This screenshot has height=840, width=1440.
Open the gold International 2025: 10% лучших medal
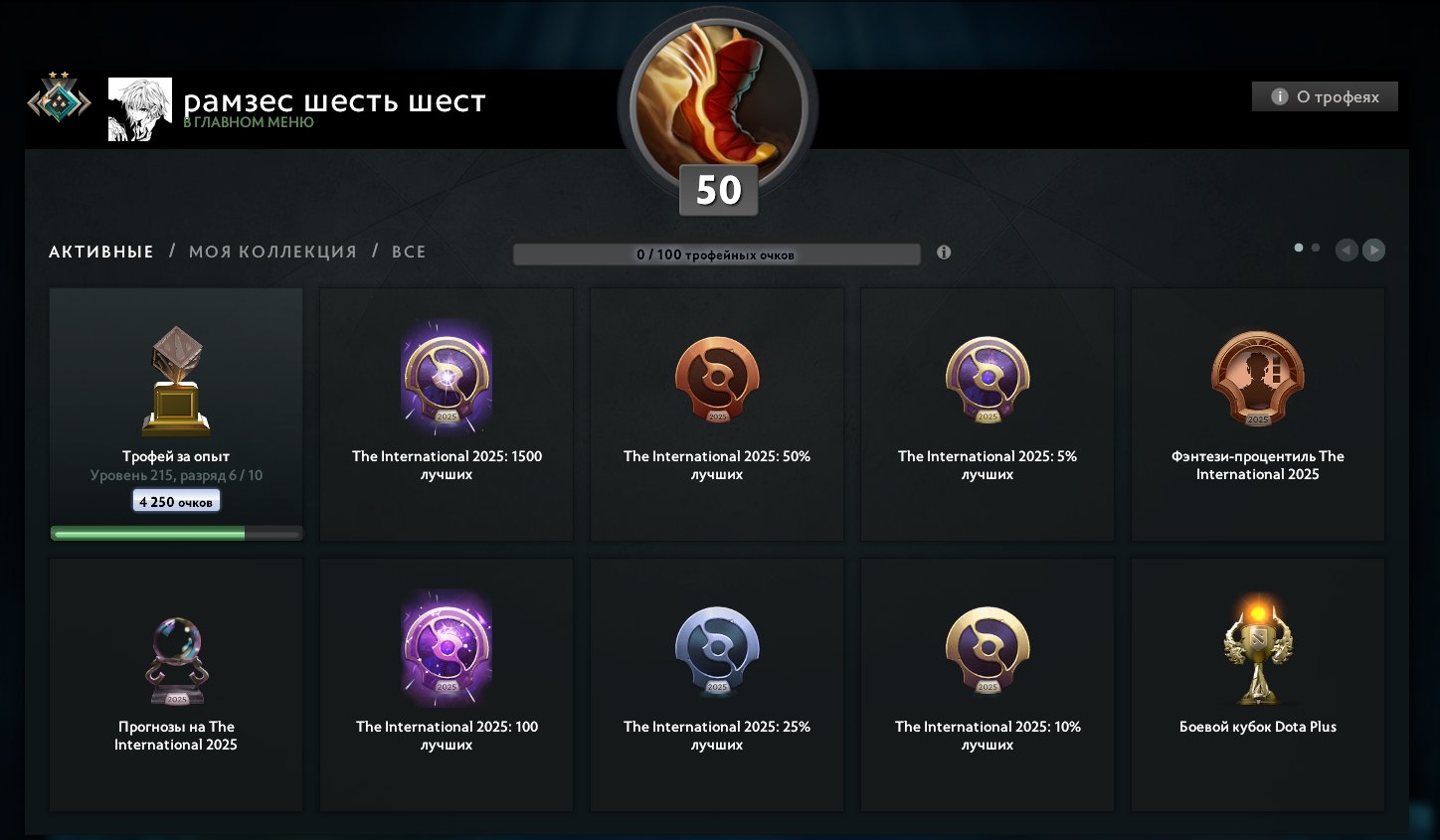(x=987, y=651)
